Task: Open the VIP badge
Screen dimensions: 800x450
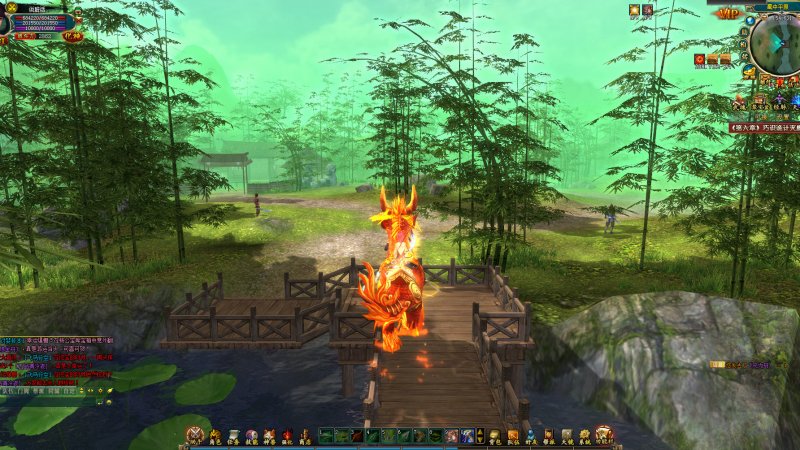Action: click(x=727, y=14)
